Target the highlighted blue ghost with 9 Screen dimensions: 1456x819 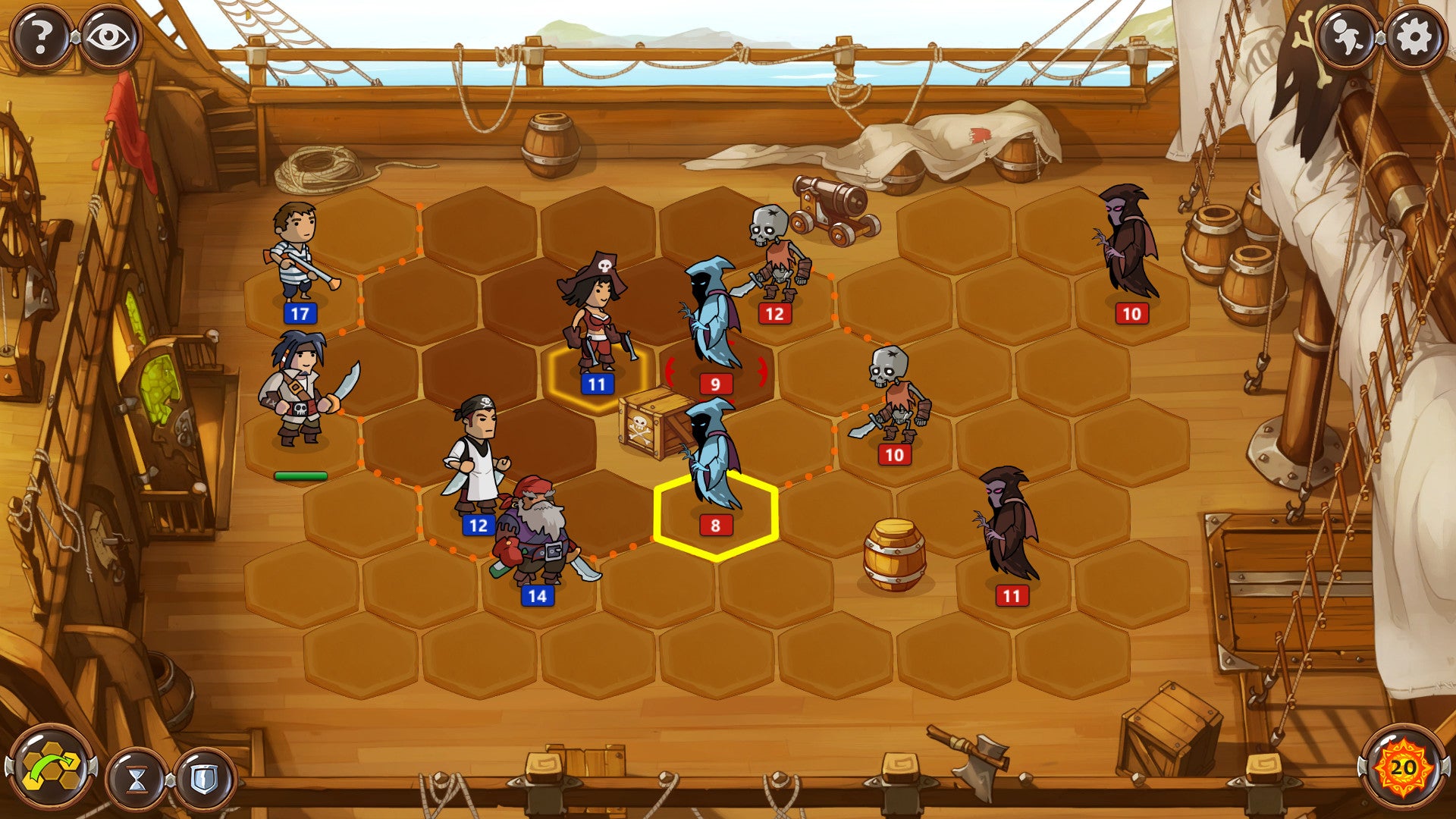point(711,318)
